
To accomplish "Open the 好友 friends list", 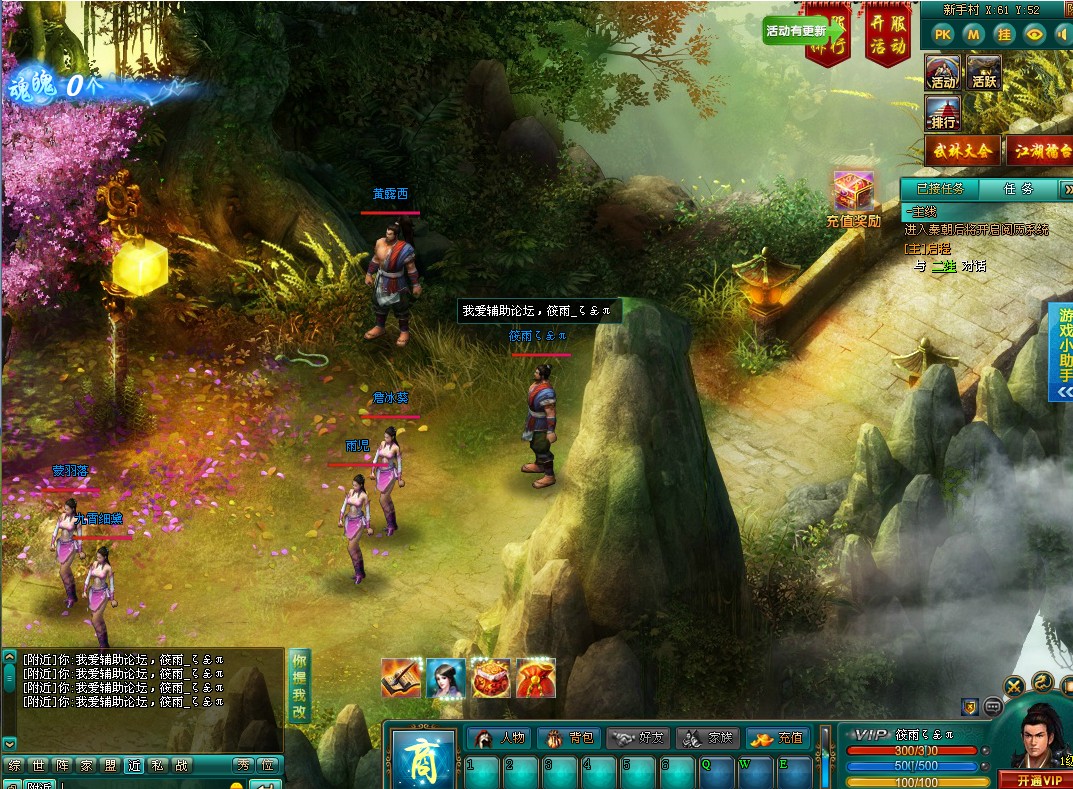I will point(638,738).
